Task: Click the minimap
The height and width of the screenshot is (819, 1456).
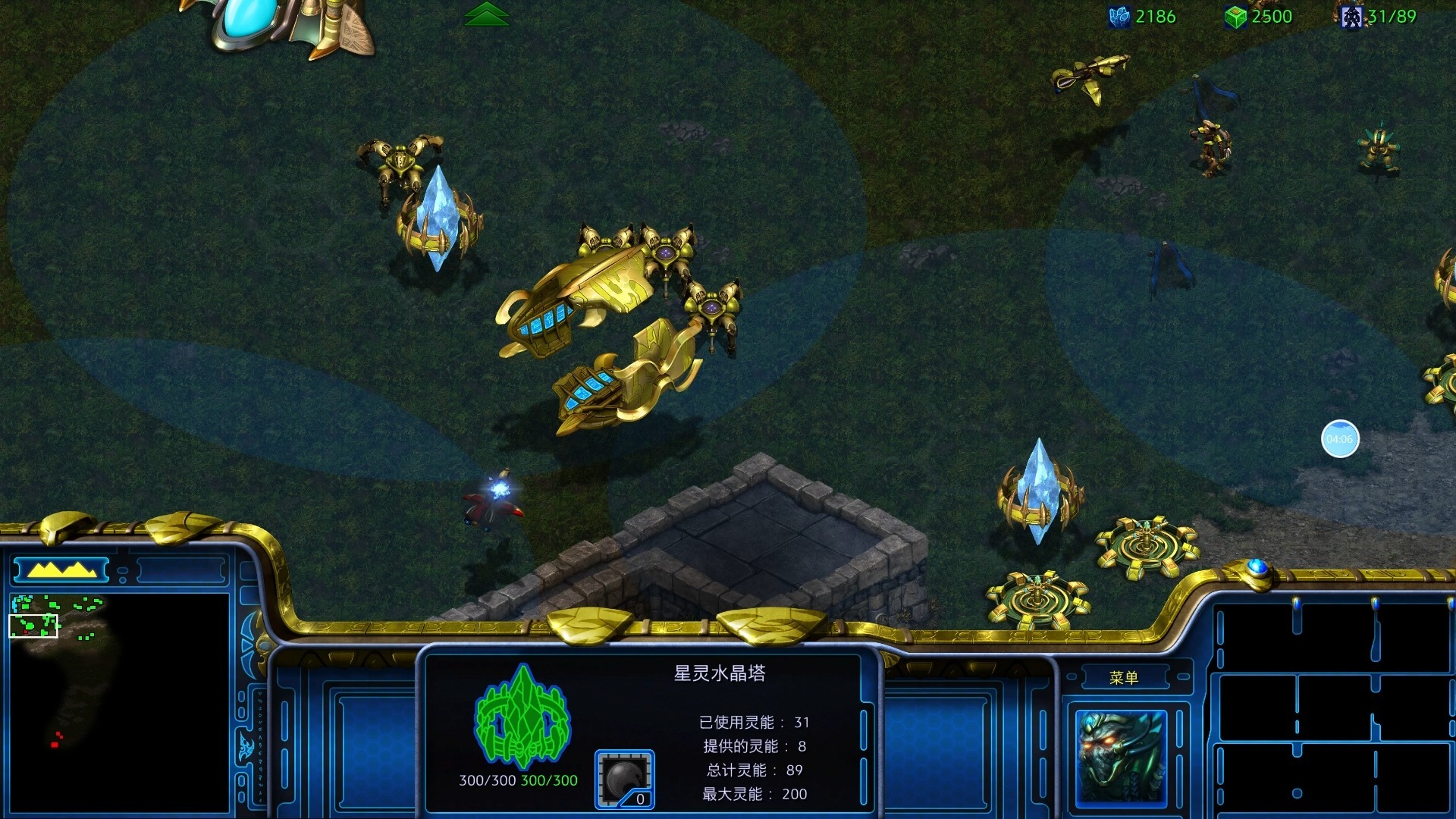Action: click(x=119, y=701)
